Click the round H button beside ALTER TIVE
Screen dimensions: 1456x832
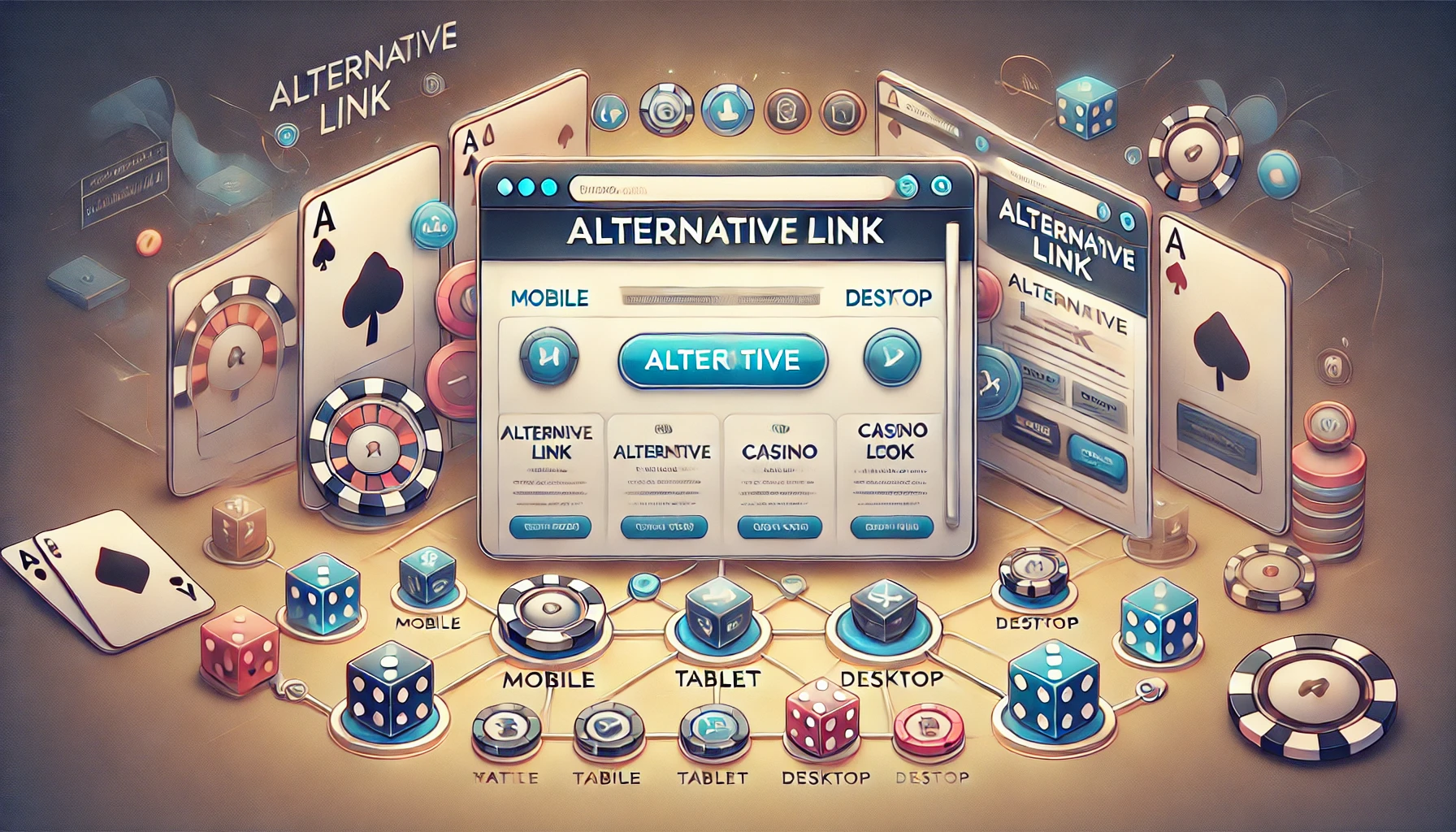click(548, 357)
